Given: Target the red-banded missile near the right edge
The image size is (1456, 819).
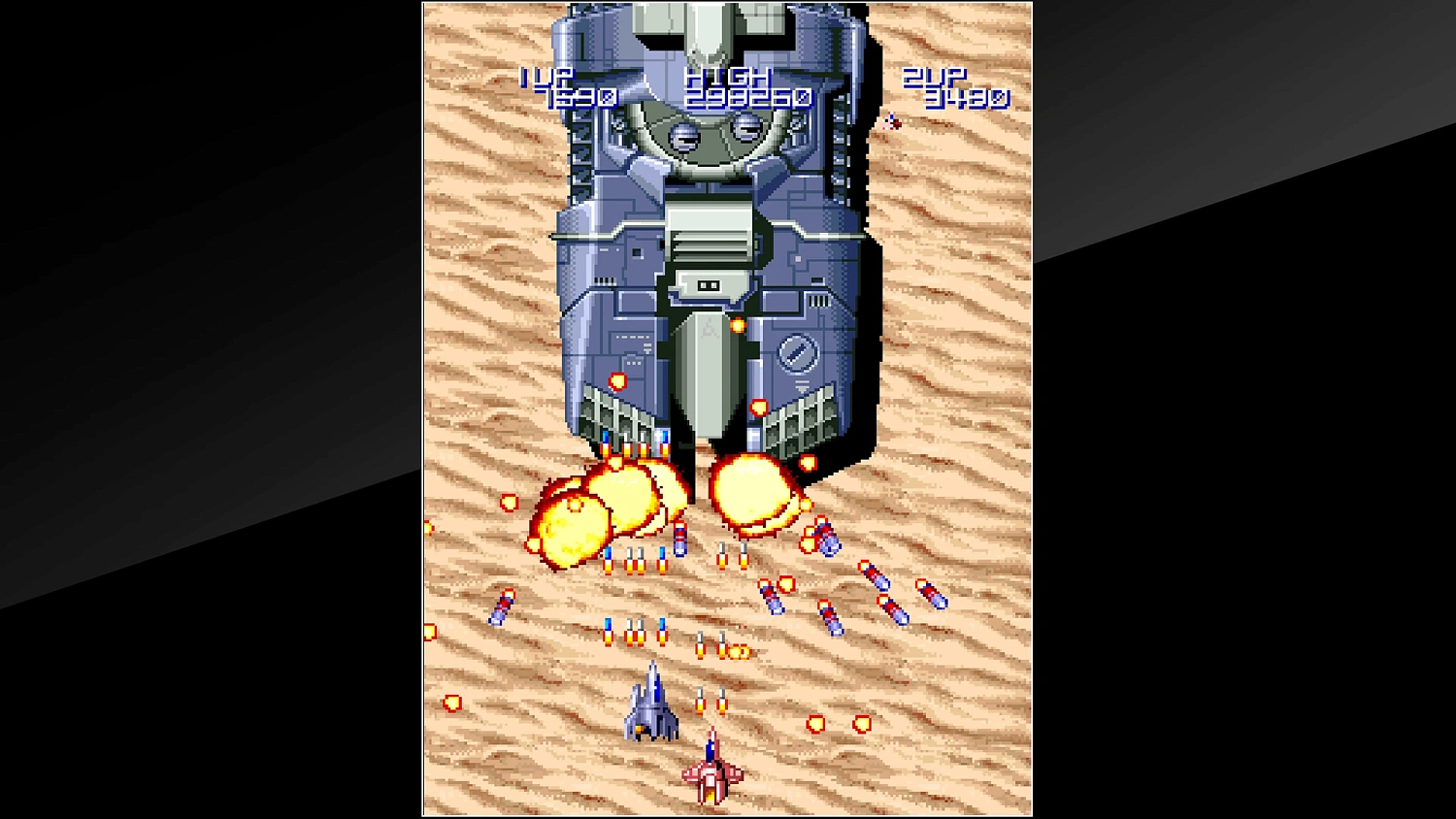Looking at the screenshot, I should (x=929, y=597).
